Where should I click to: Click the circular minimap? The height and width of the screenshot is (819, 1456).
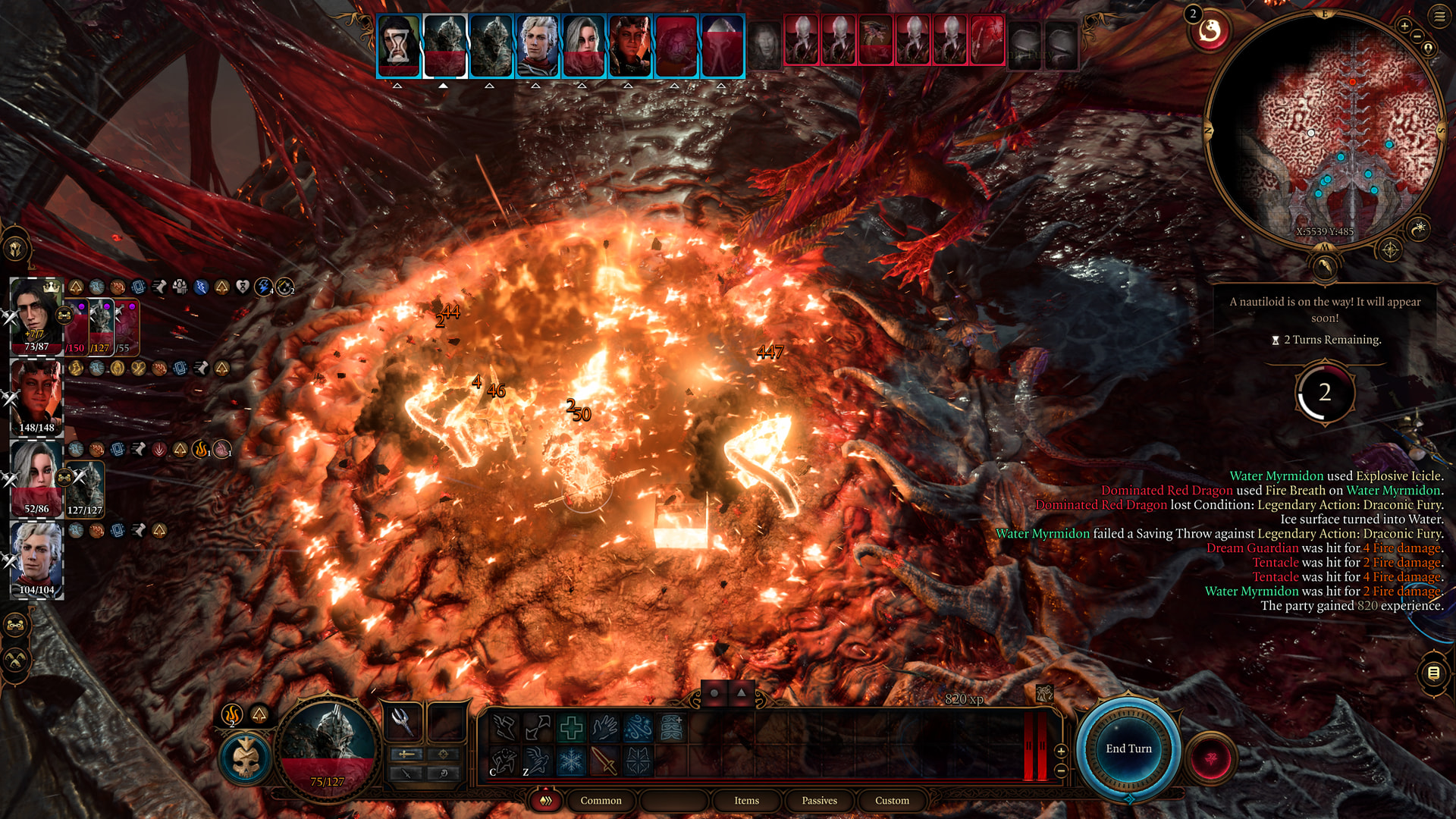(1324, 129)
